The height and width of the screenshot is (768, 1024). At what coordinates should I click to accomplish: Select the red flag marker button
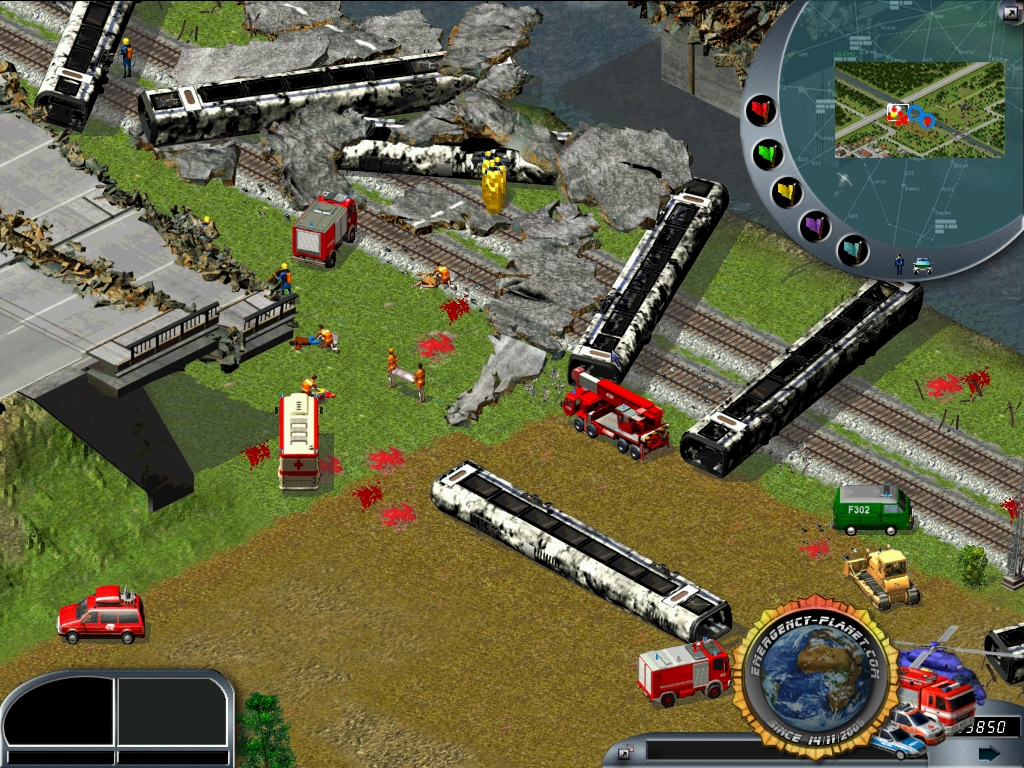tap(762, 110)
